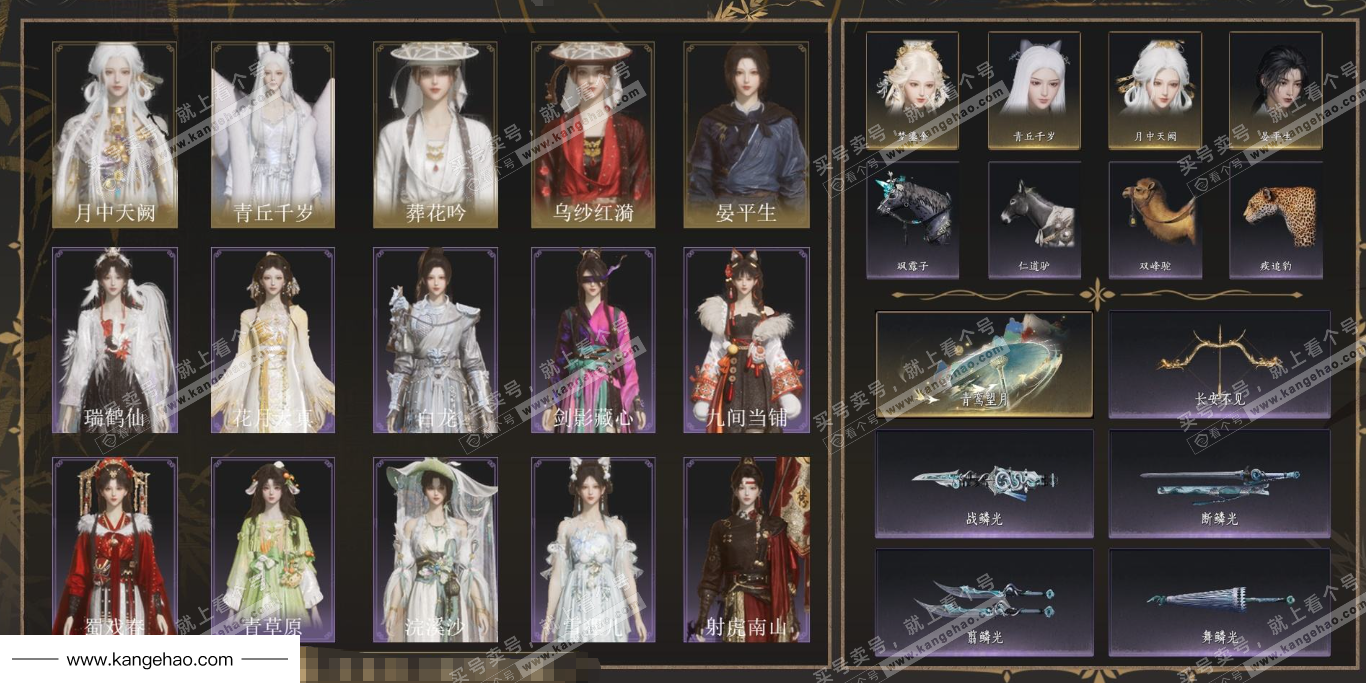Pick the 乌纱红漪 red outfit card
Screen dimensions: 1366x683
pos(593,135)
